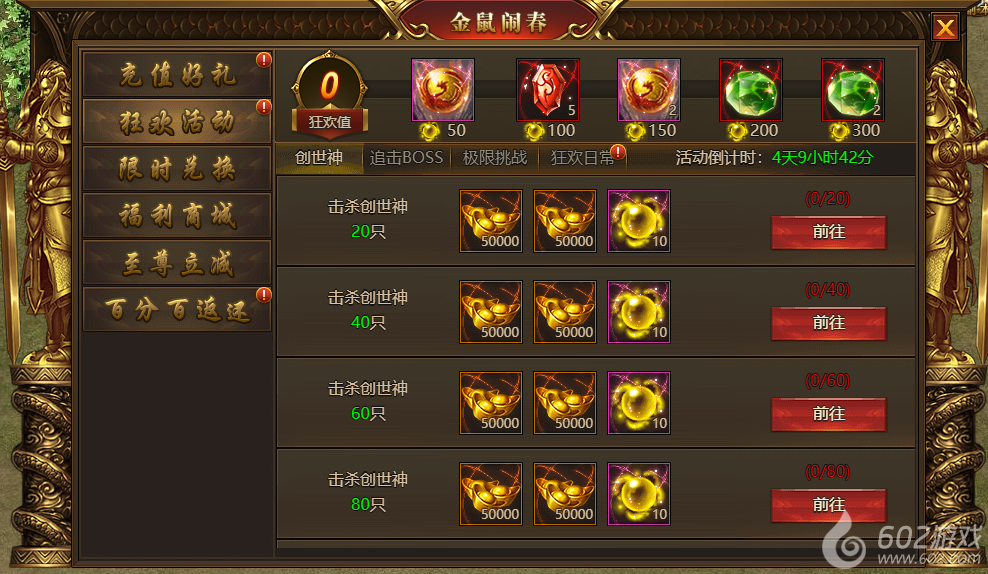
Task: Select the 狂欢活动 menu entry
Action: [x=177, y=122]
